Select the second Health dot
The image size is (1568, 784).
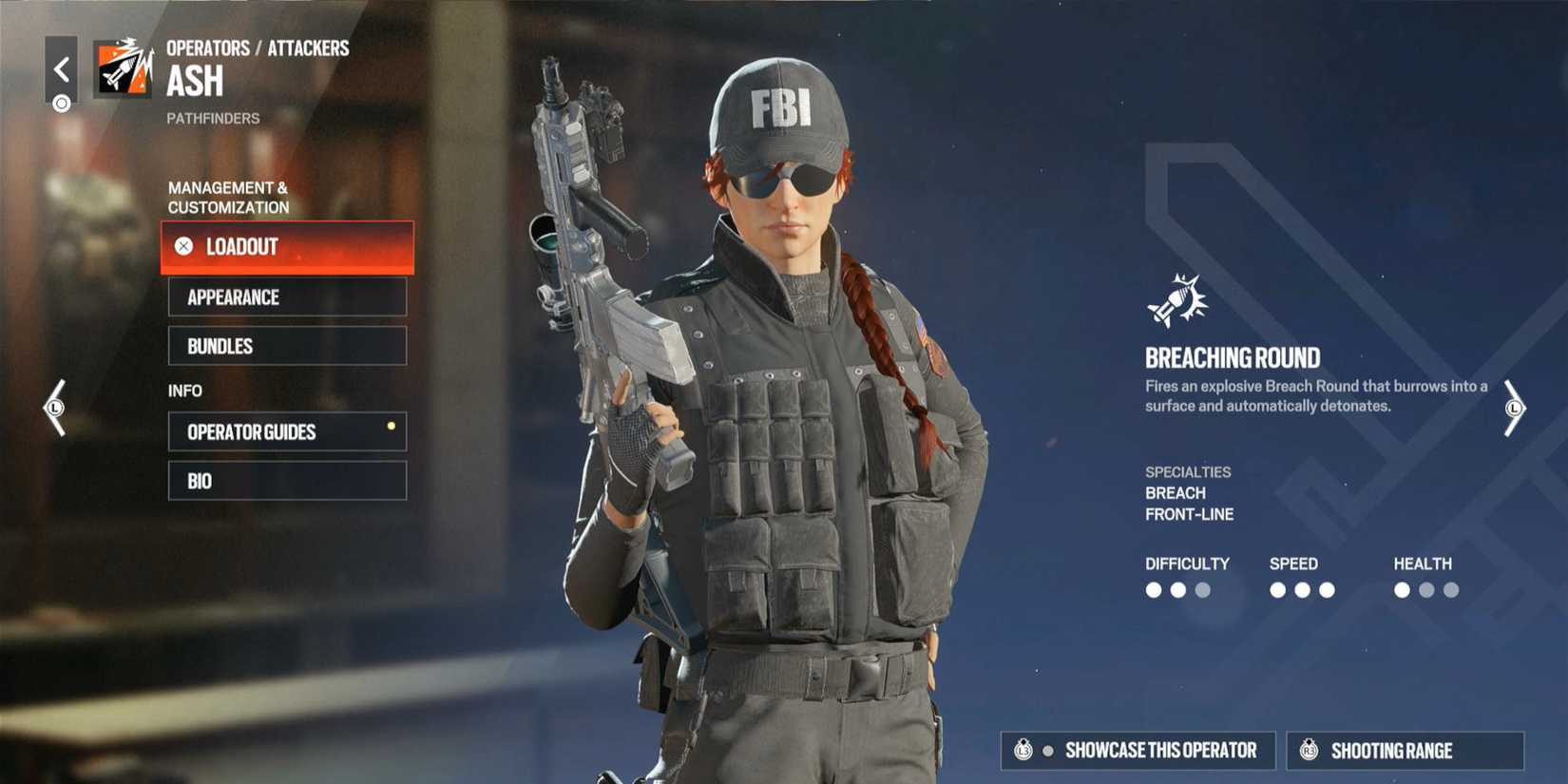pyautogui.click(x=1425, y=589)
